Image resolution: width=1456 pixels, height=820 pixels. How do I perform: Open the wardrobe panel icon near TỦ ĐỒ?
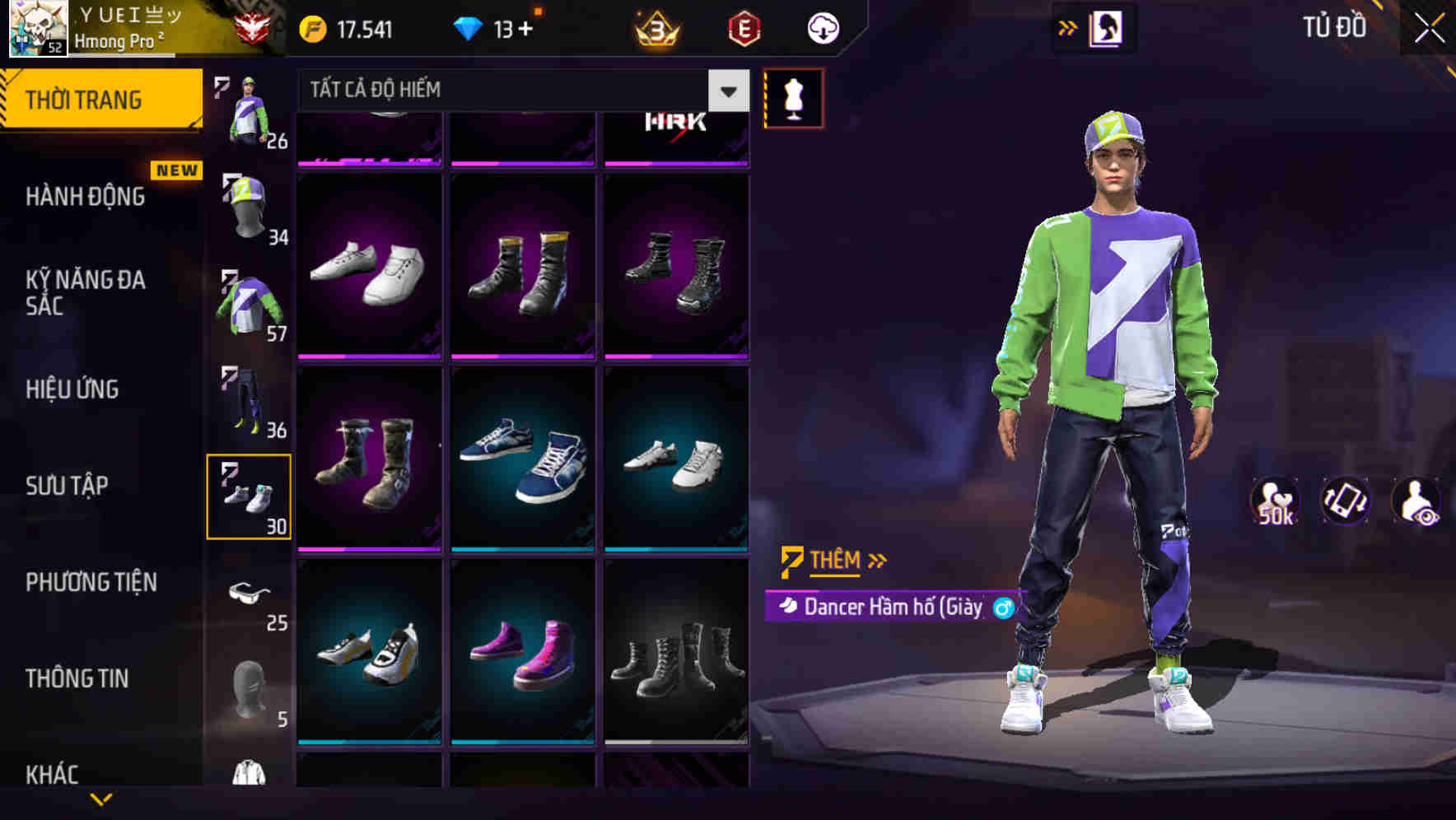[x=1107, y=26]
